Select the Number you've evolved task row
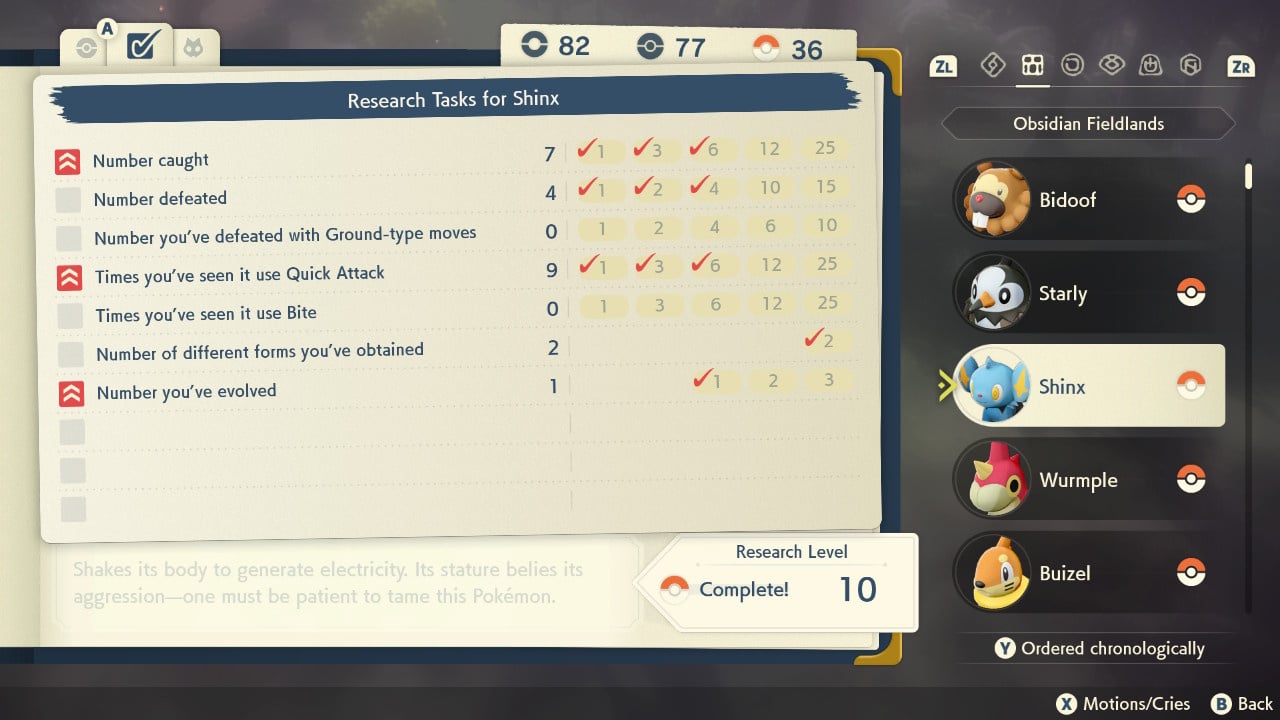The image size is (1280, 720). 186,391
